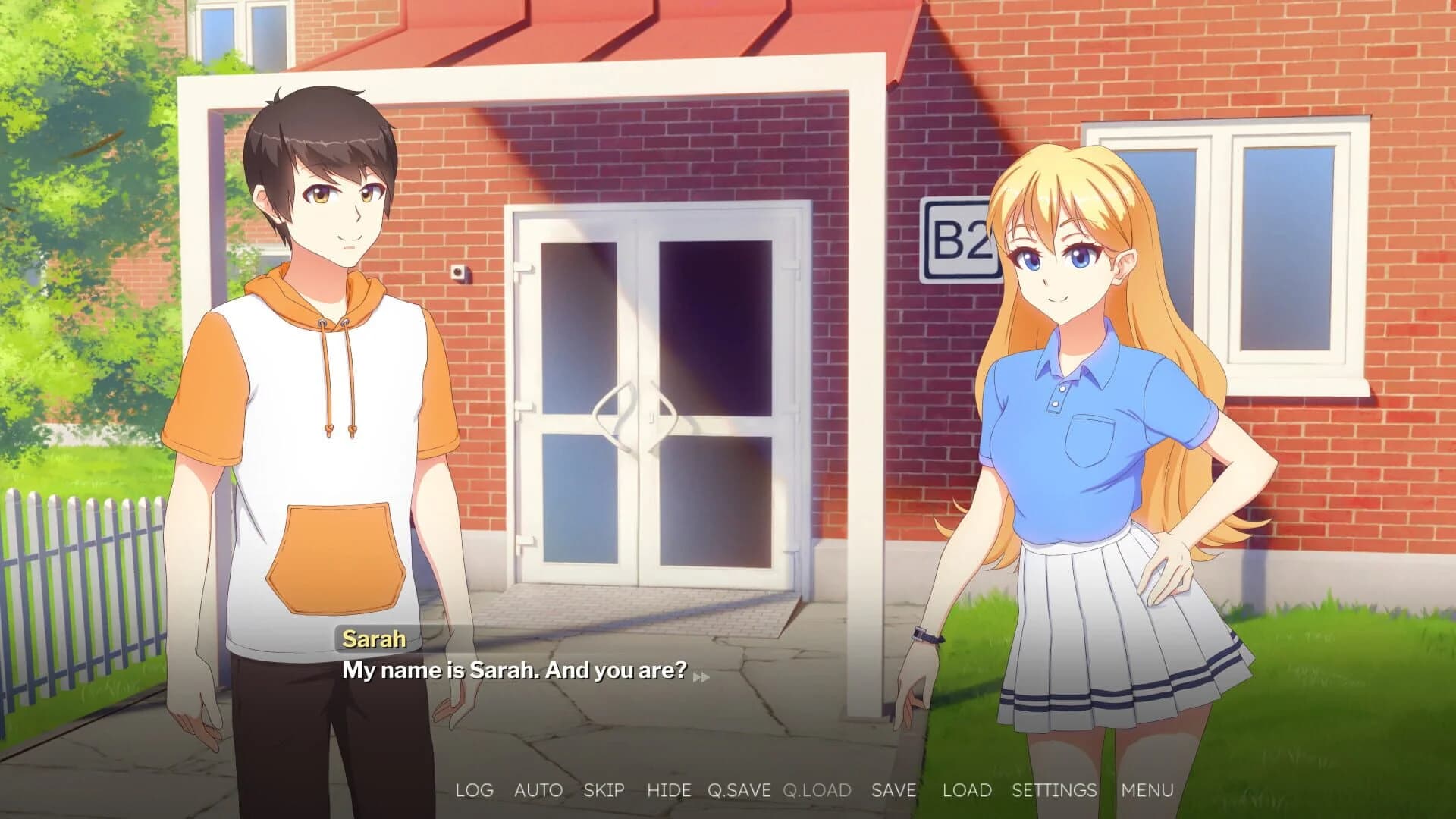This screenshot has width=1456, height=819.
Task: HIDE the dialogue text box
Action: (x=670, y=790)
